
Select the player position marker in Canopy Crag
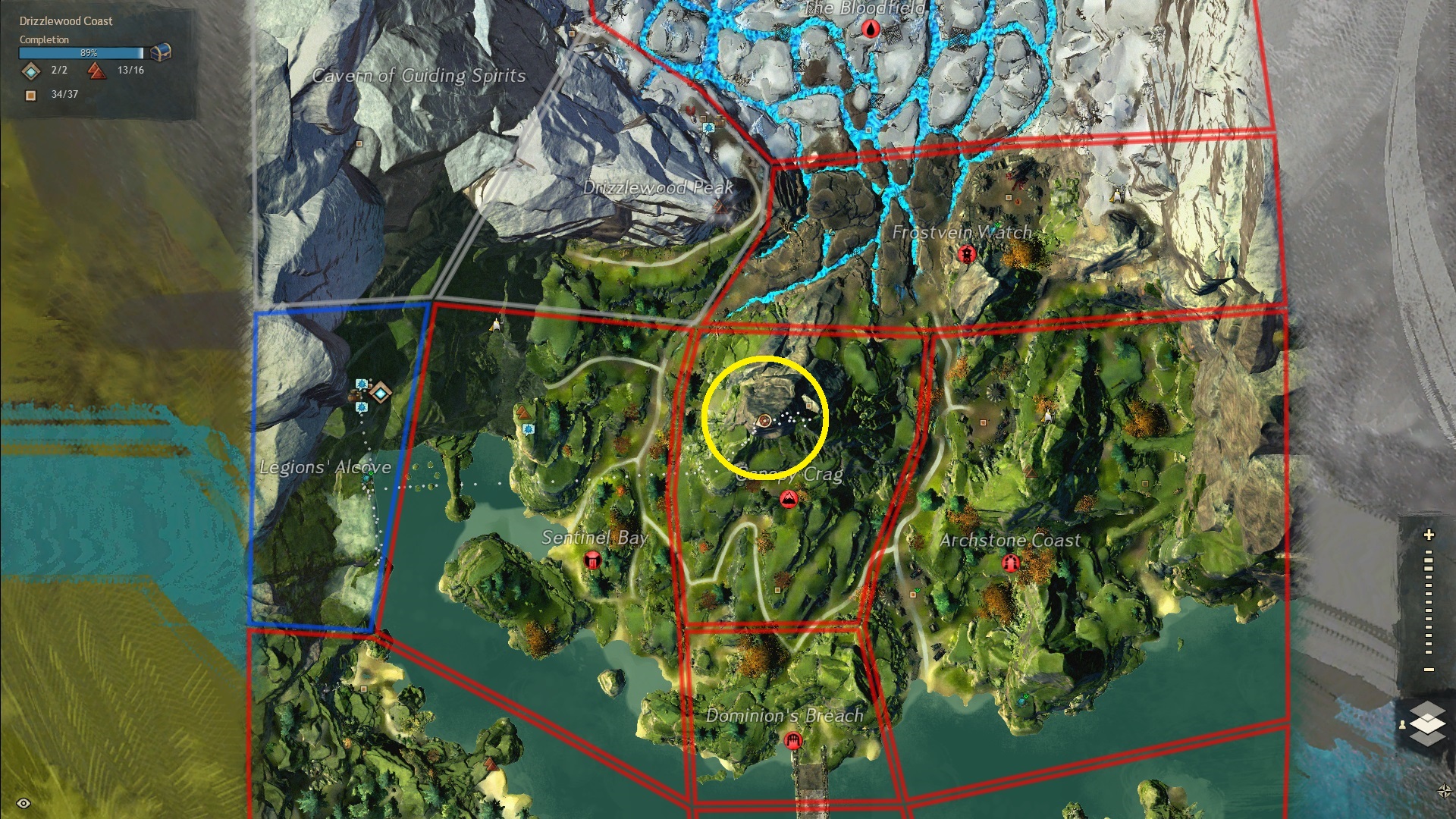tap(764, 421)
